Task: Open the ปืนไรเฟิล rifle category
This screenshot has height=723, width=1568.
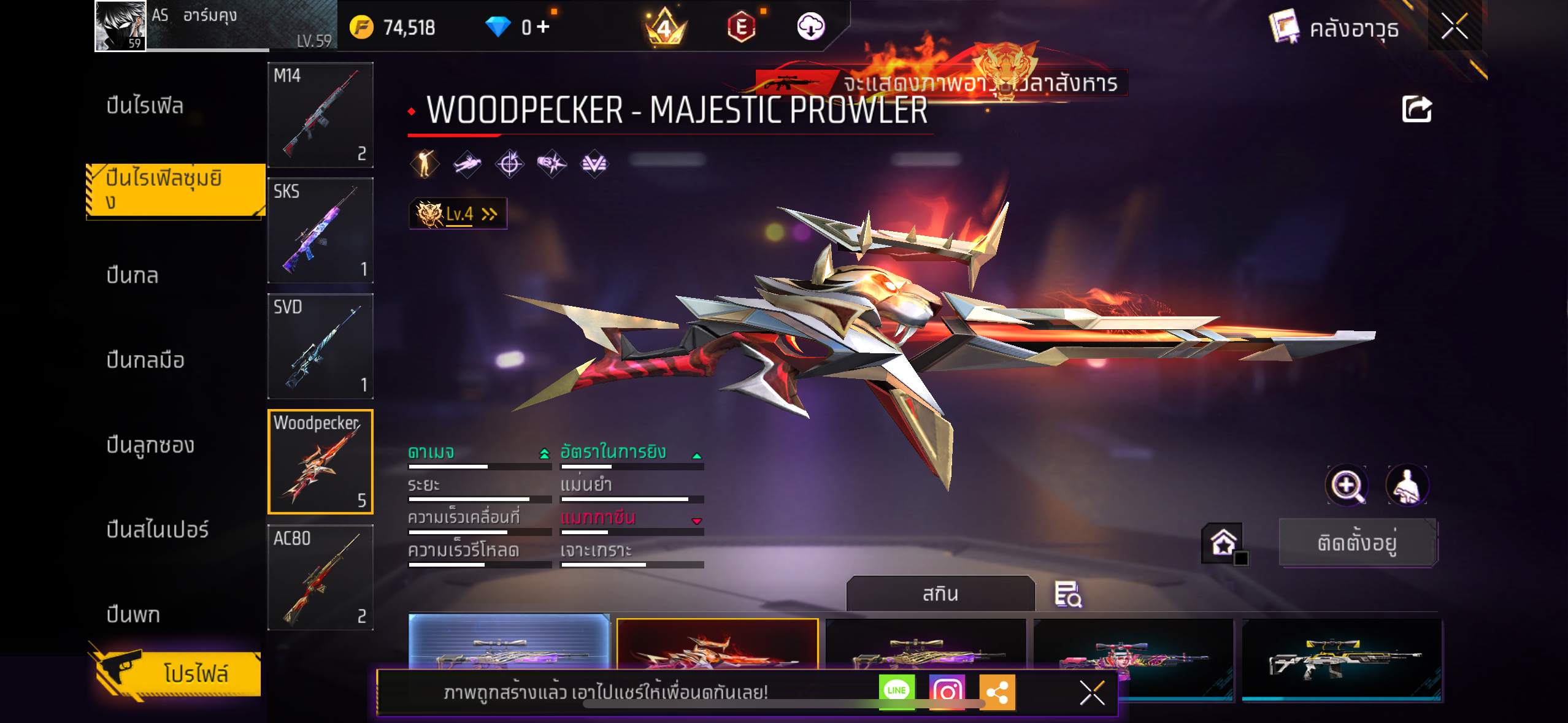Action: click(145, 106)
